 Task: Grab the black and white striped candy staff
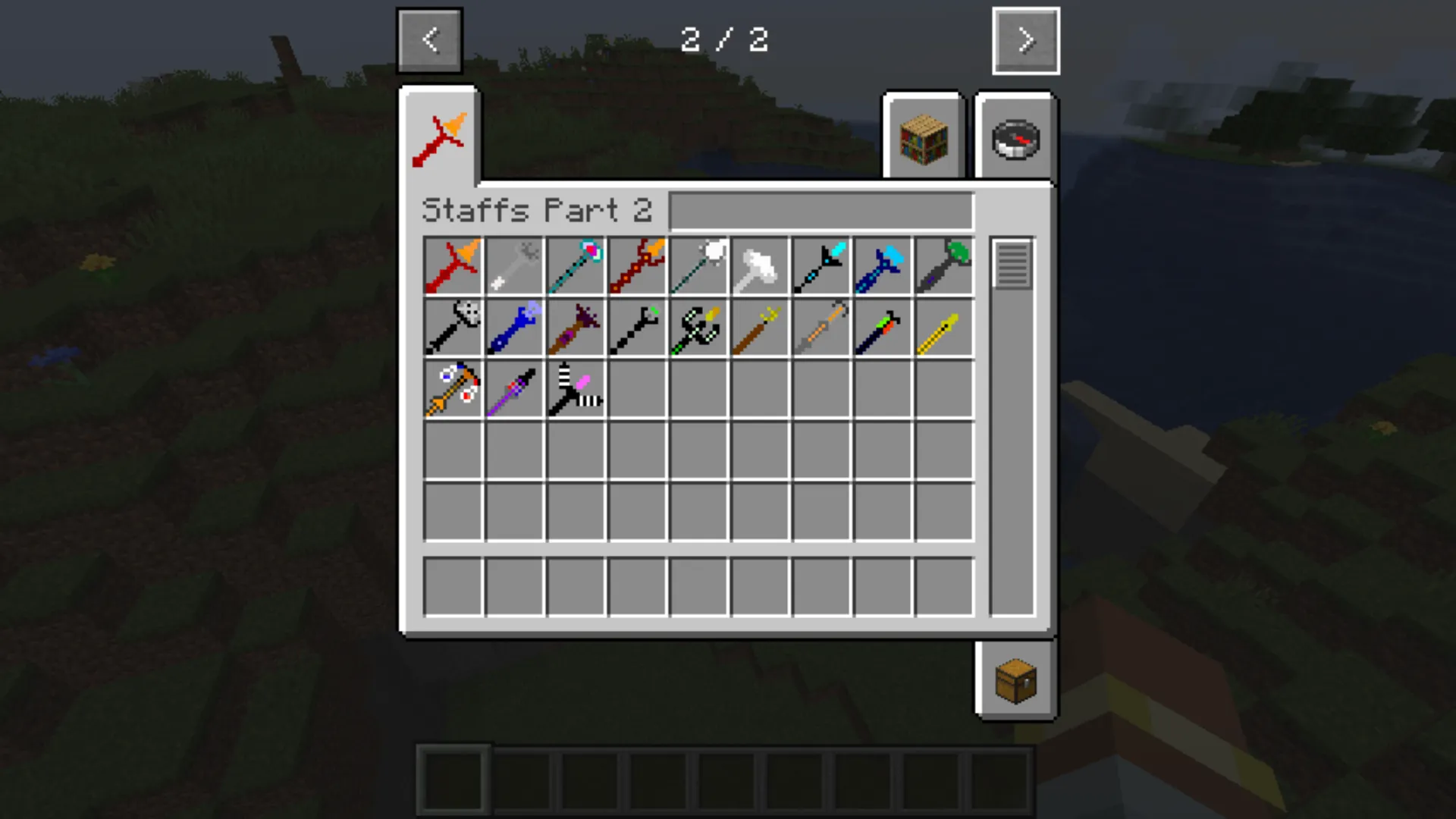576,388
